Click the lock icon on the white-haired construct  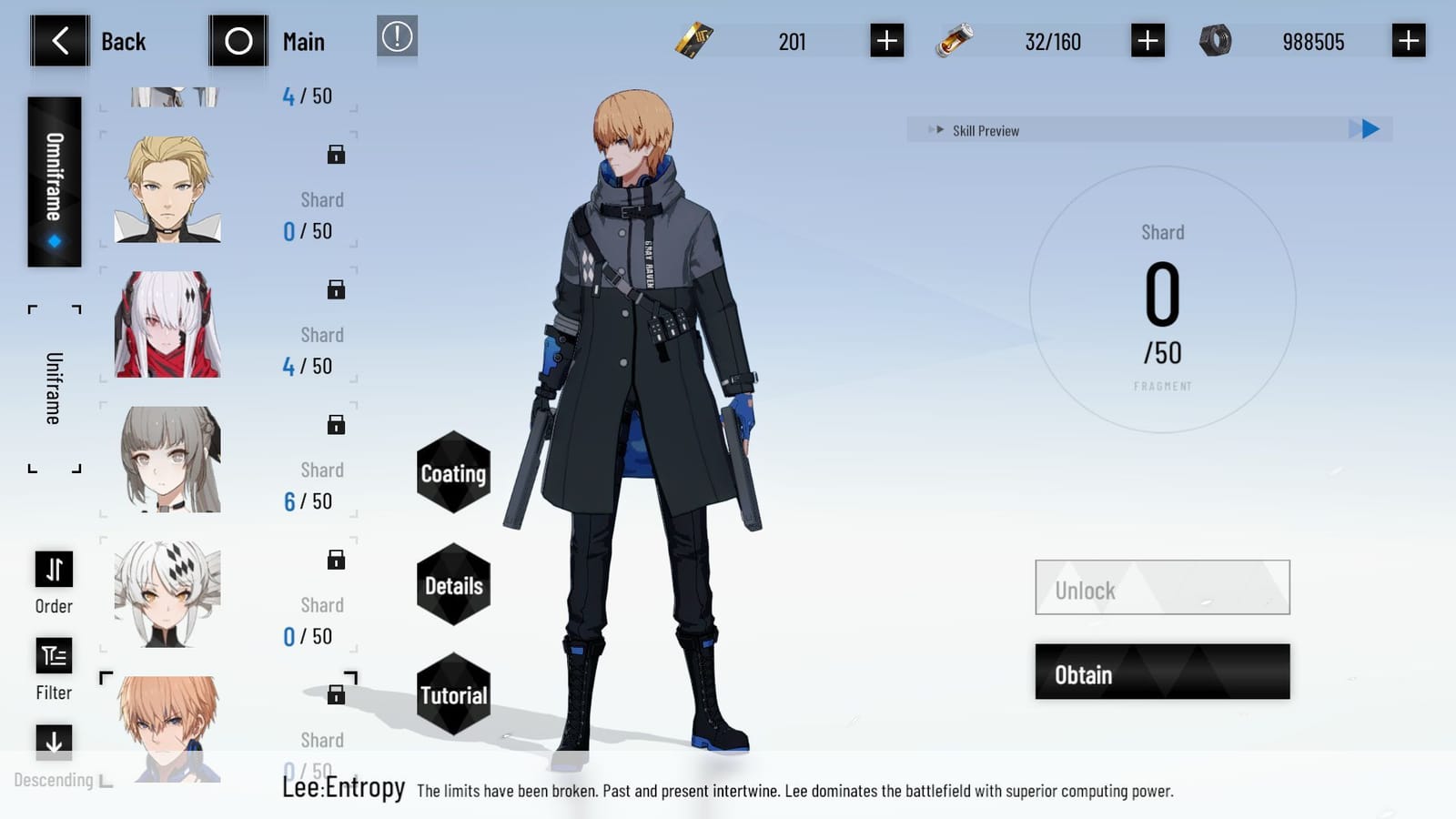tap(336, 289)
